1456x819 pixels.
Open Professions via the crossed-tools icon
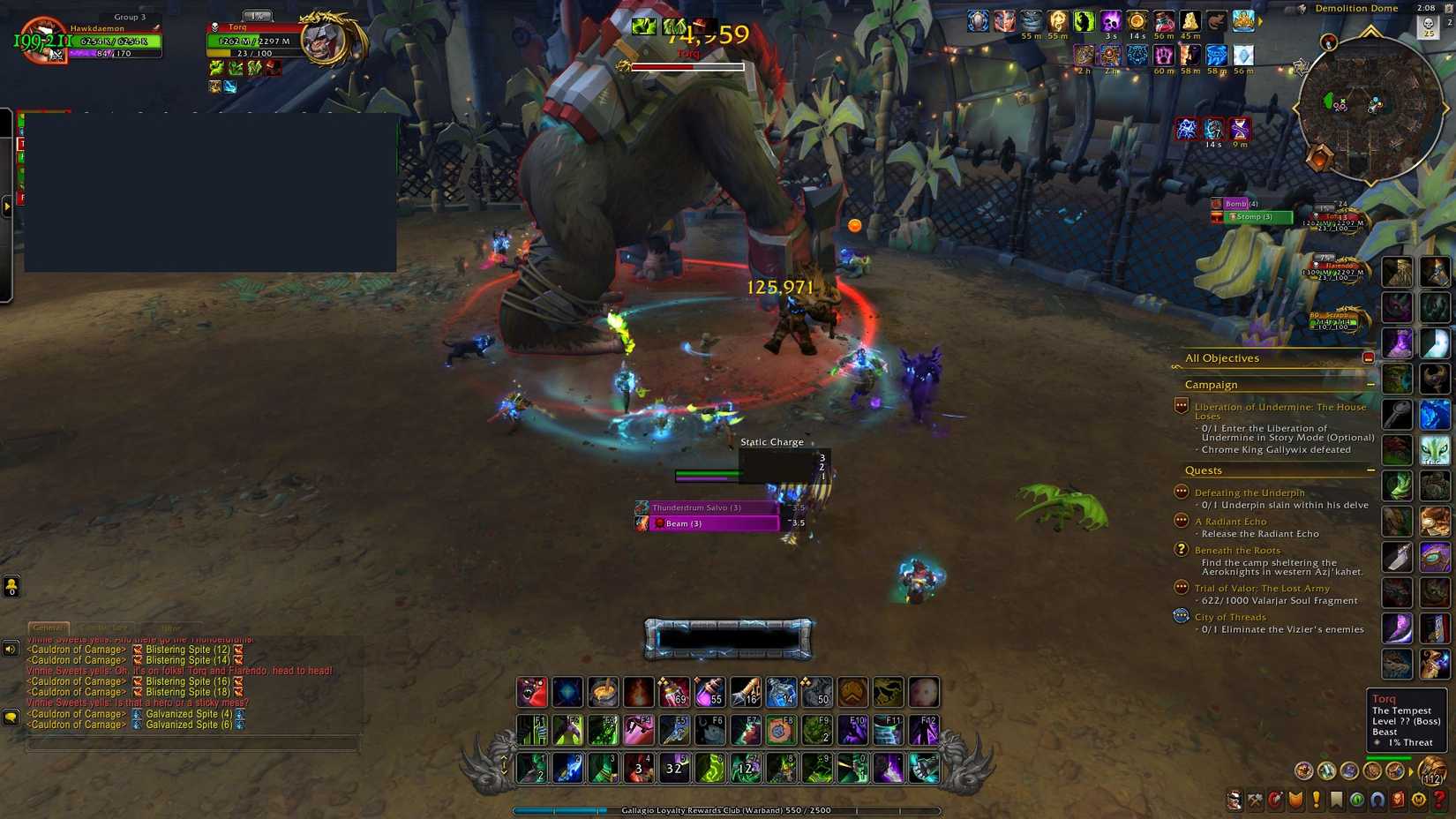coord(1254,800)
